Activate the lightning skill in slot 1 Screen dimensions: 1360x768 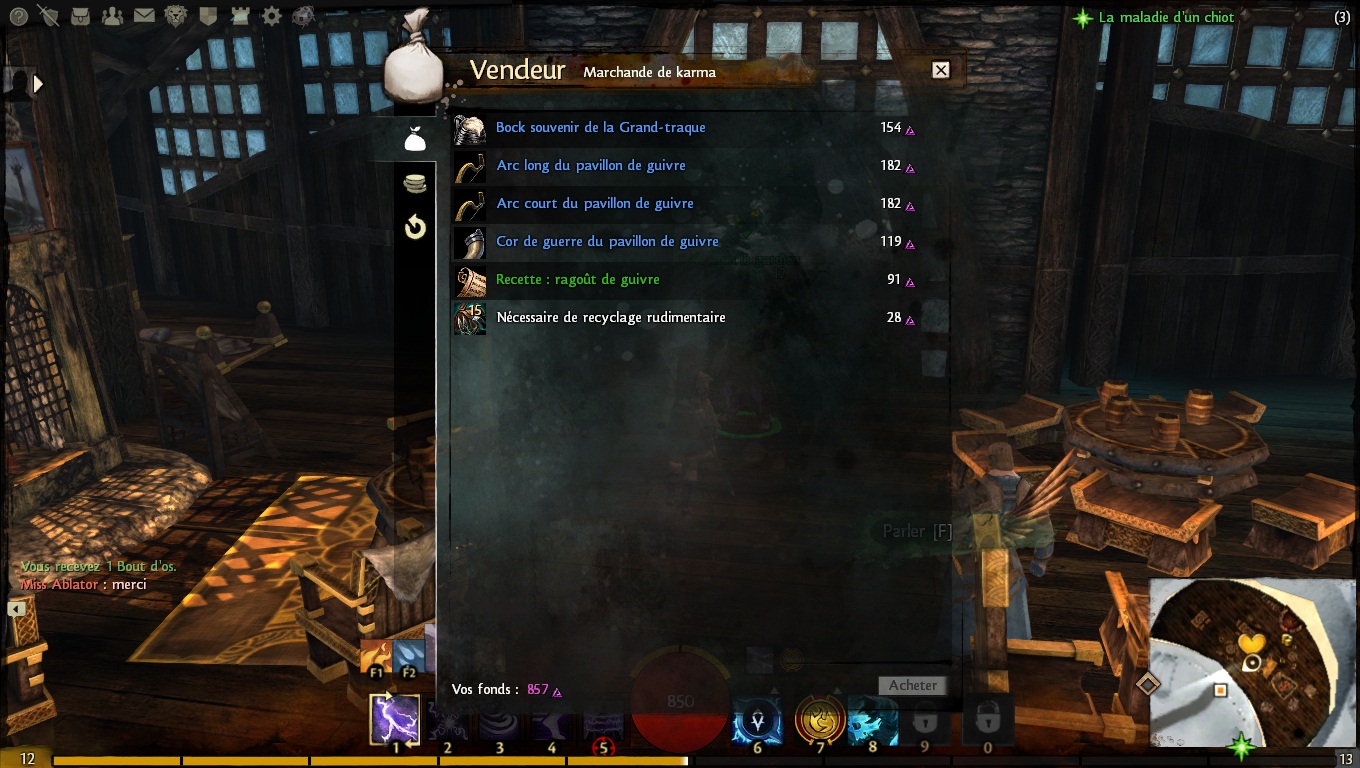(x=395, y=720)
